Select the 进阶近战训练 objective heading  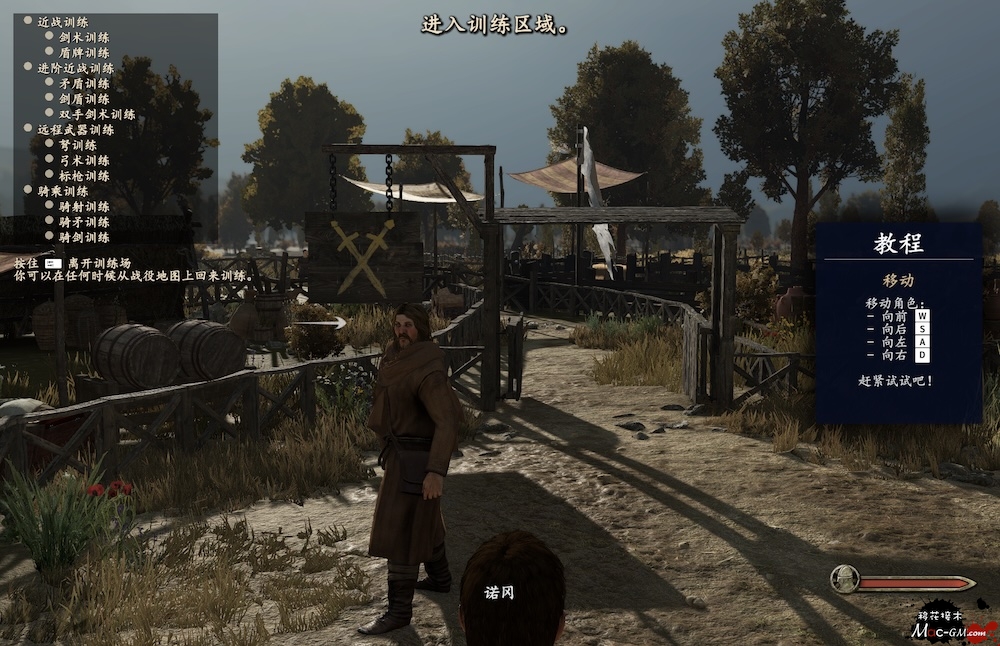(75, 68)
